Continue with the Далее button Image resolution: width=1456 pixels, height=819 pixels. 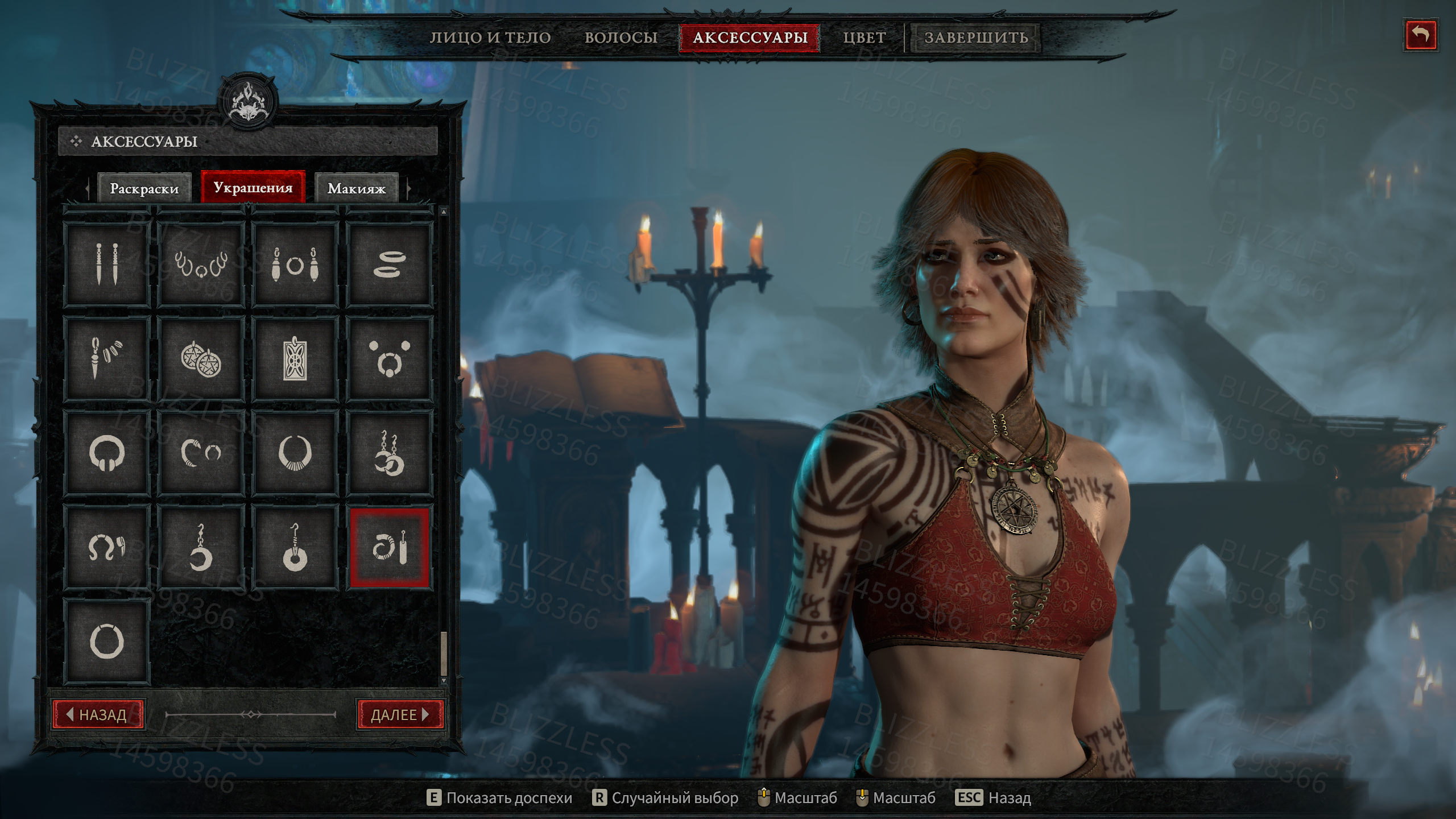pos(400,714)
